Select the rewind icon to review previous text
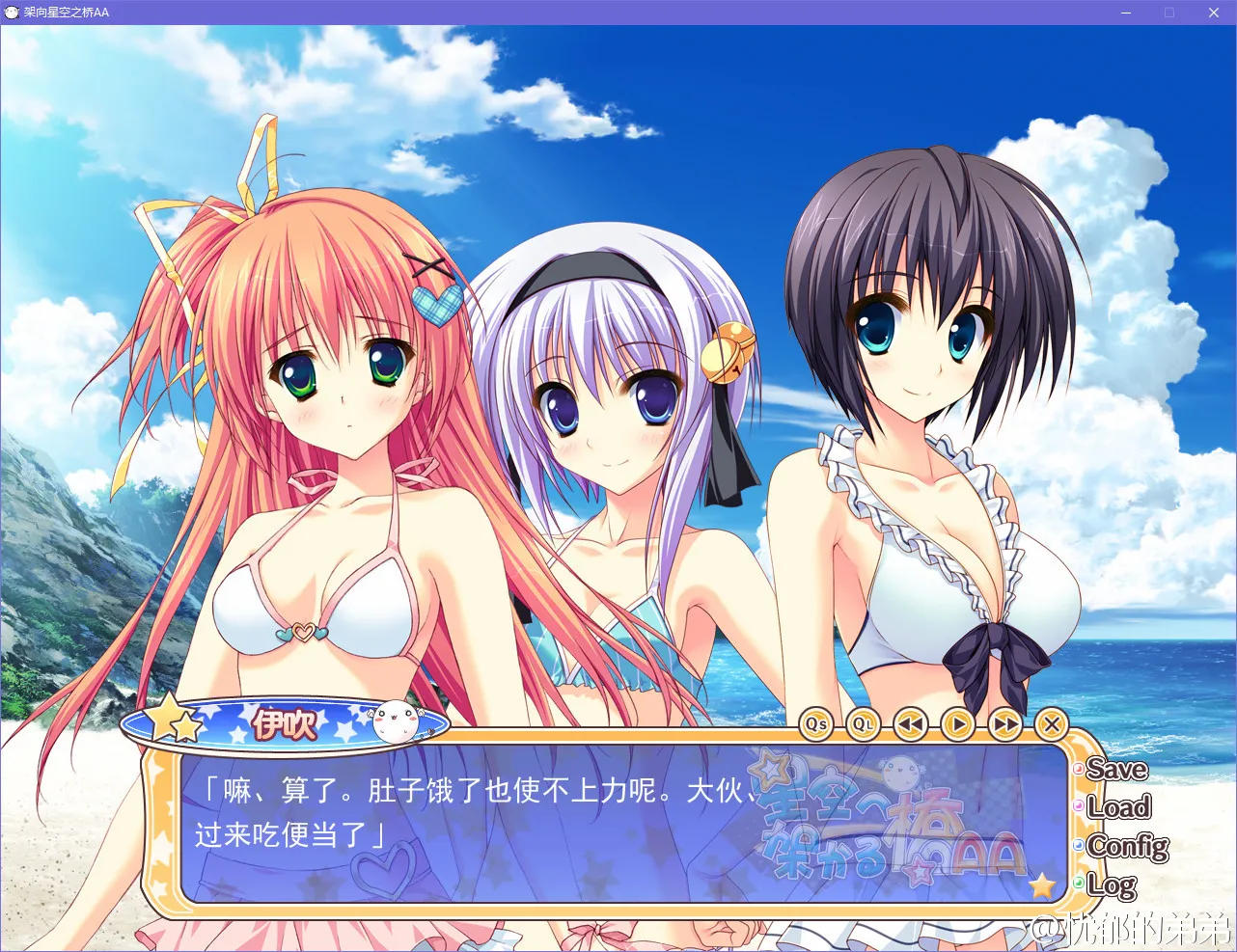 click(908, 725)
